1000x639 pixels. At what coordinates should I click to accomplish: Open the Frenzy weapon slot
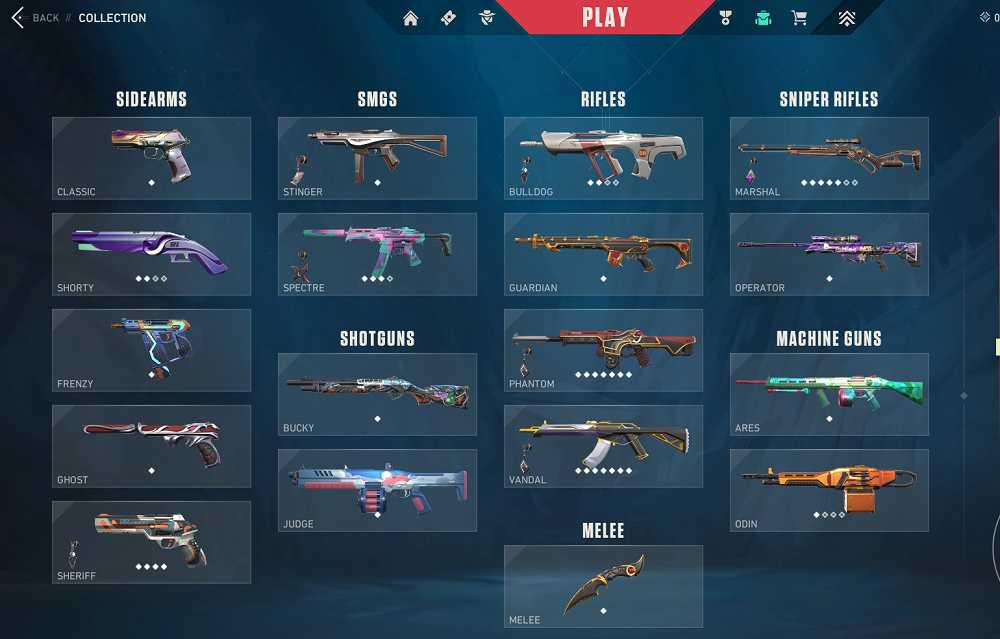pyautogui.click(x=152, y=350)
